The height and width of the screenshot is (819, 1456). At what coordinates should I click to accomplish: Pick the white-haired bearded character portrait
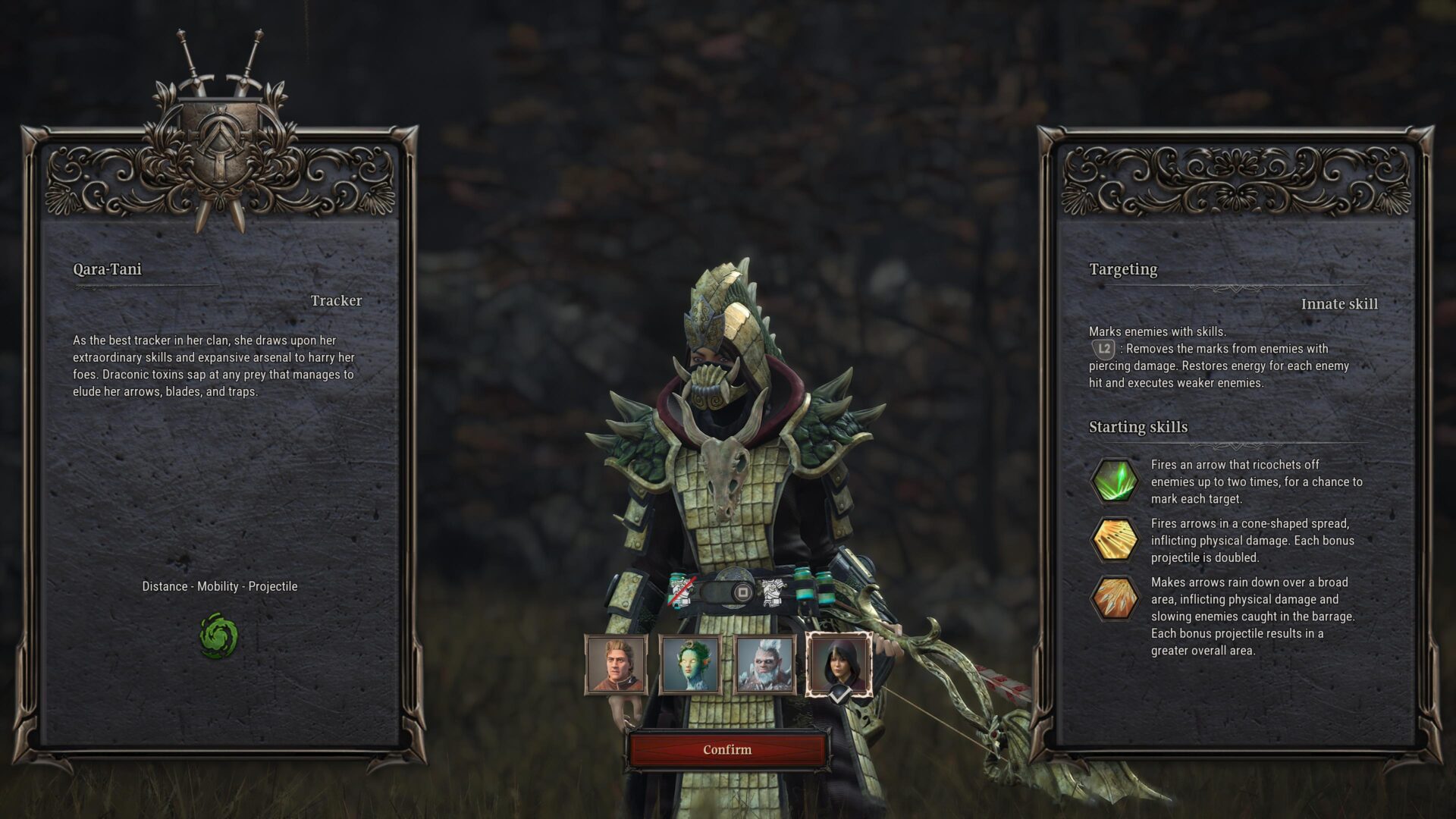pyautogui.click(x=764, y=665)
